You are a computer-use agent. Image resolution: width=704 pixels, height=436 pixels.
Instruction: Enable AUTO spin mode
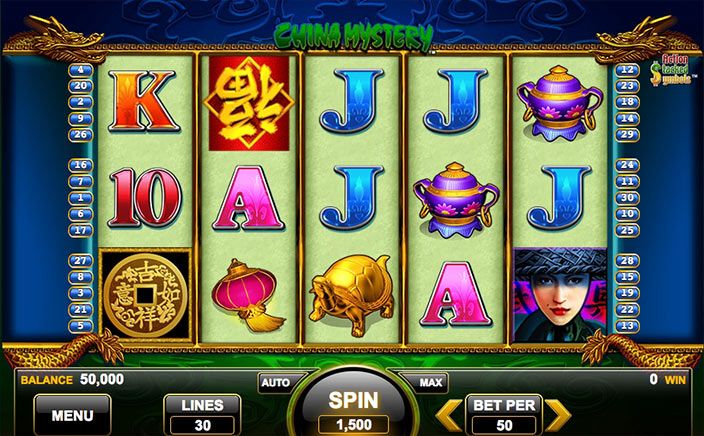point(273,382)
